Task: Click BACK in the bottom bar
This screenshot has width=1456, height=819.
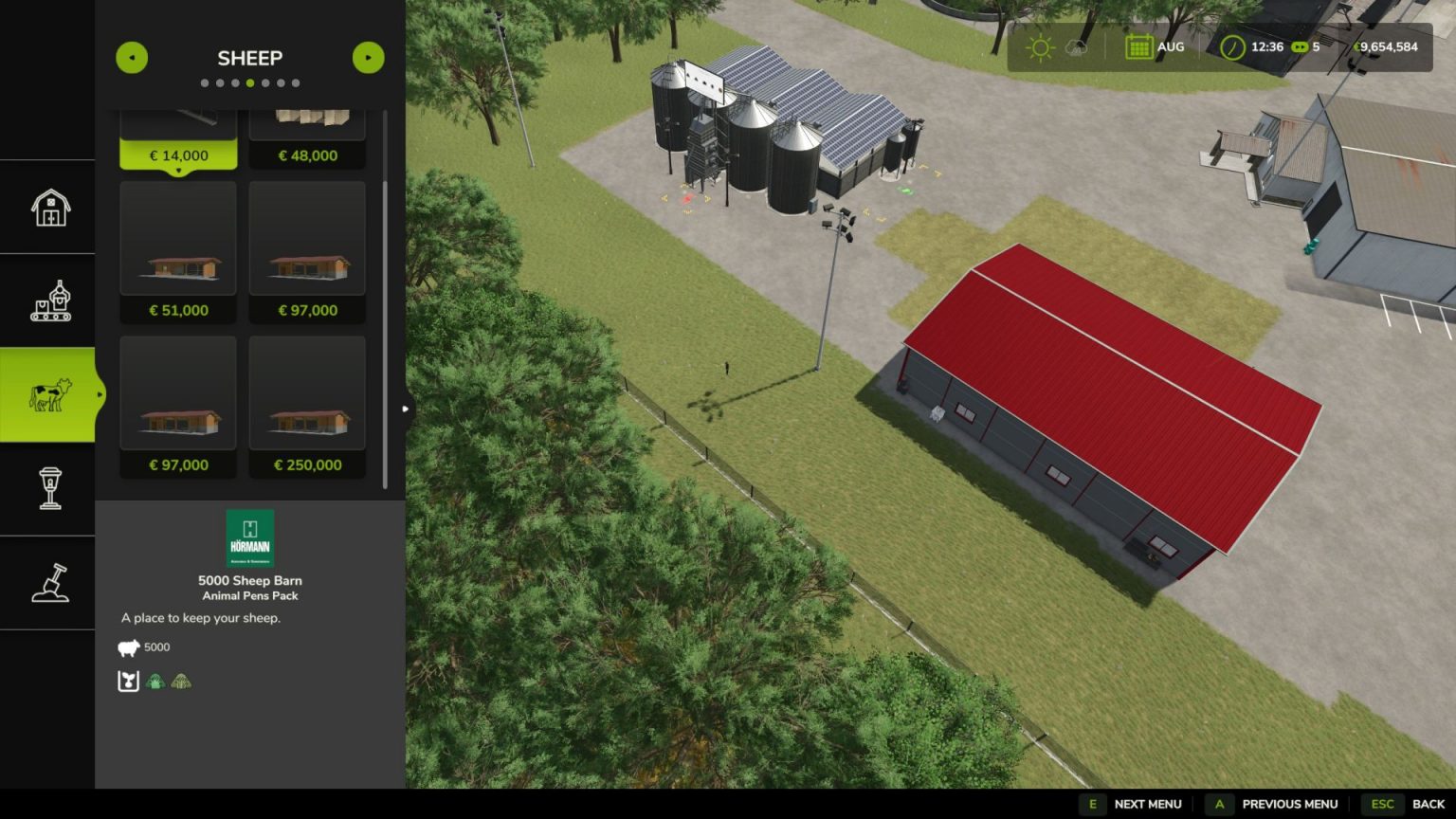Action: pos(1427,804)
